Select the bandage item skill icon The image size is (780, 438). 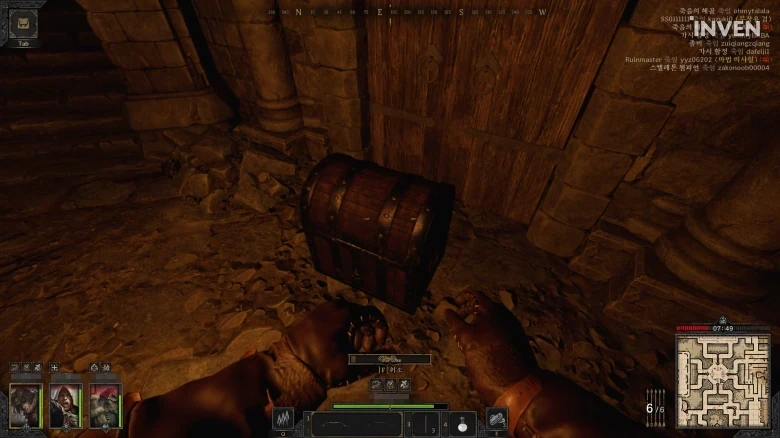coord(496,420)
